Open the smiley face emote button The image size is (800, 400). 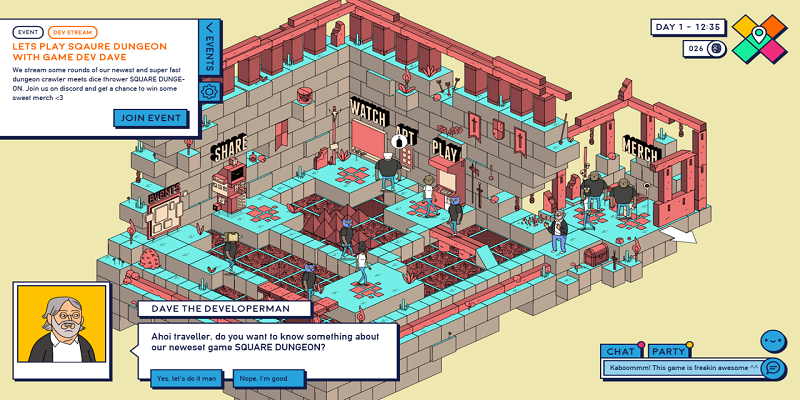point(773,340)
